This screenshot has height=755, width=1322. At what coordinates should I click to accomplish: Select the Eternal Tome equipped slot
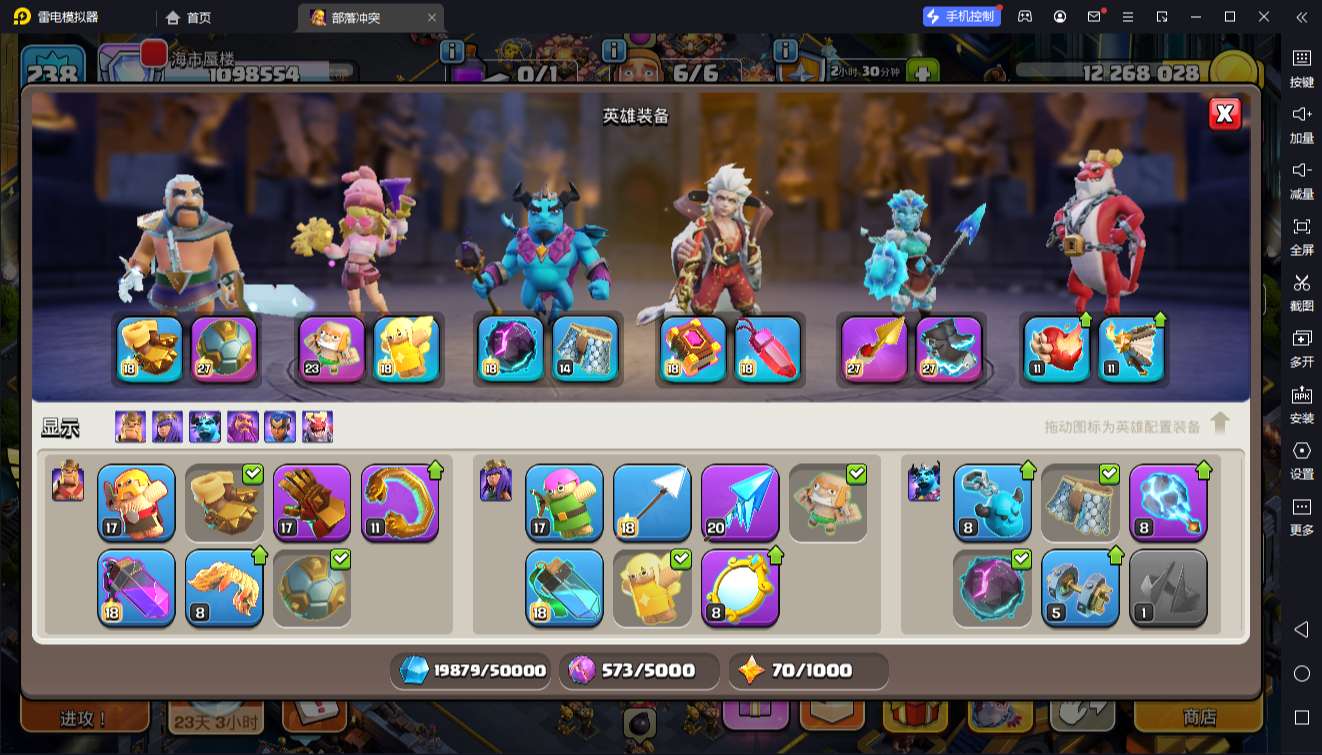click(x=693, y=349)
